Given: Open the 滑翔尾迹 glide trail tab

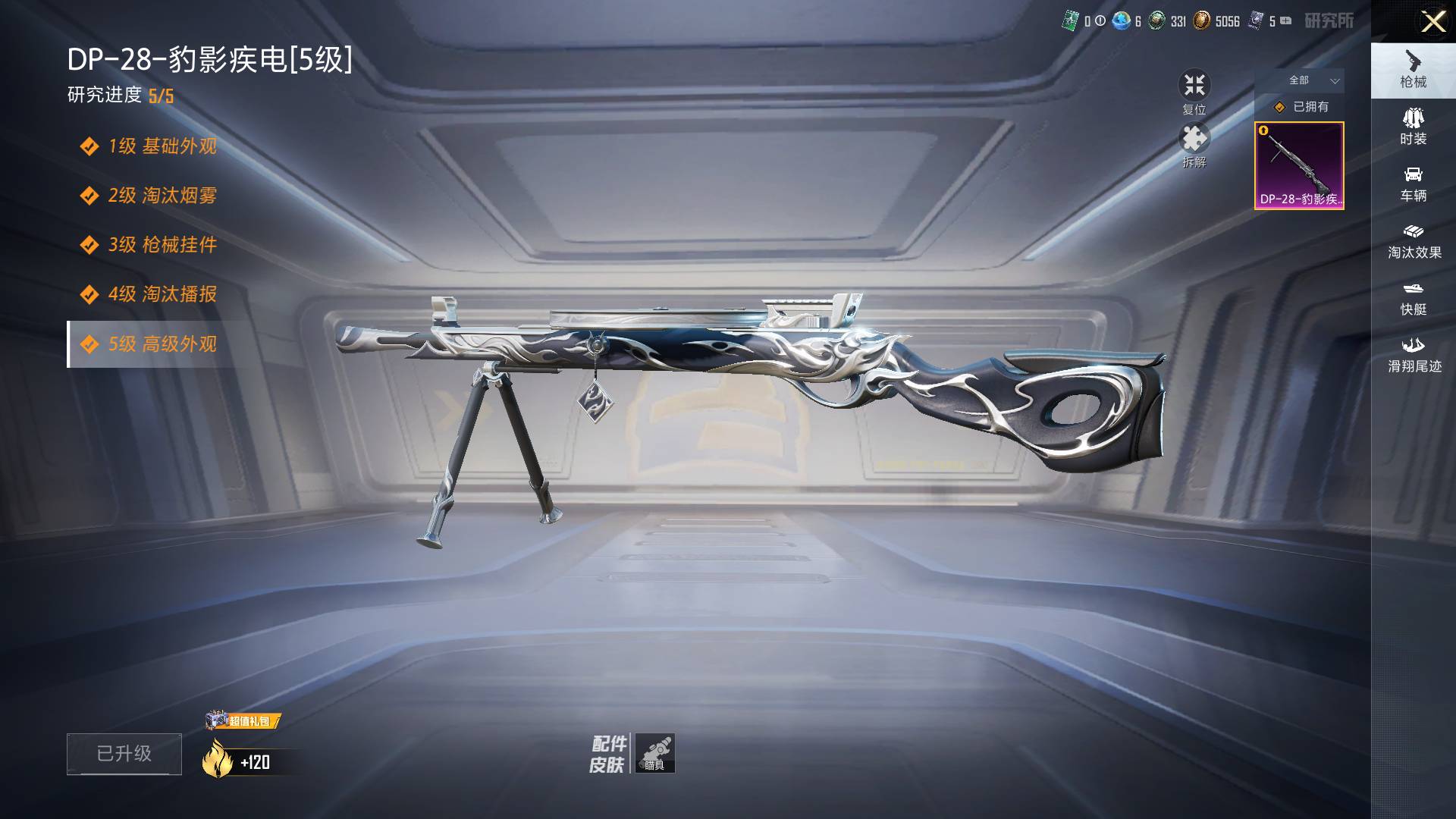Looking at the screenshot, I should pos(1413,354).
